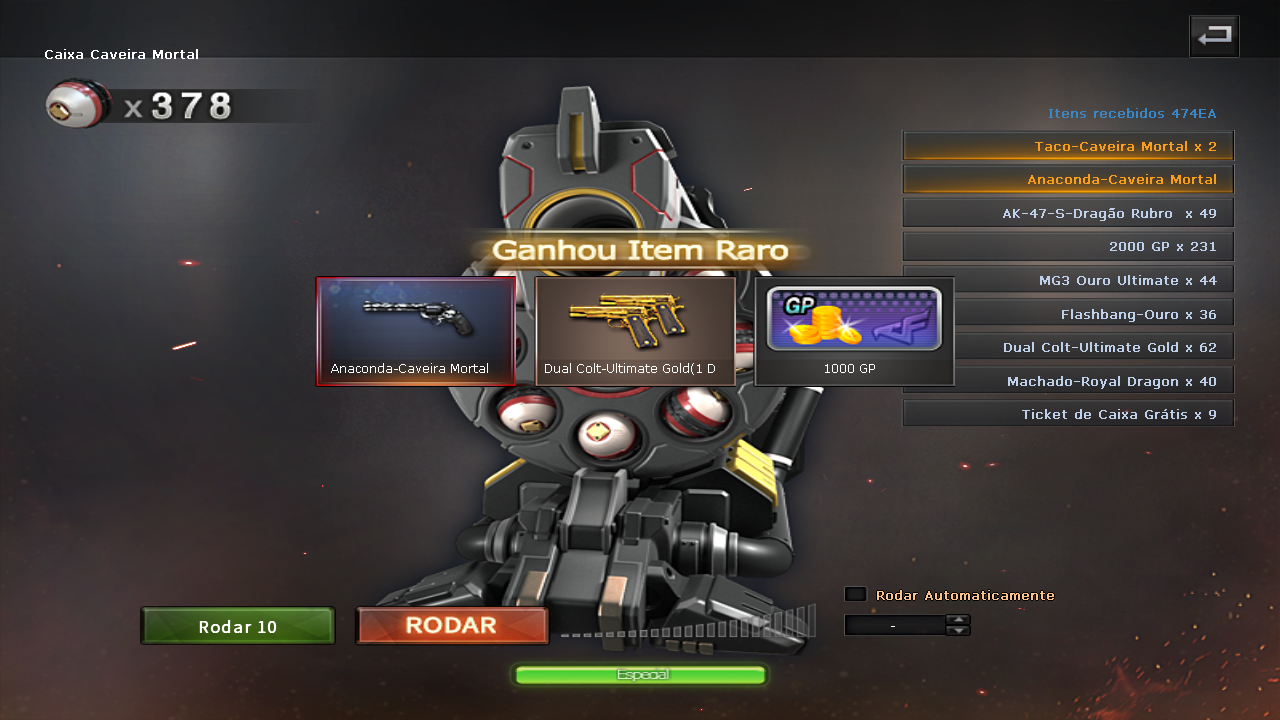Select the Anaconda-Caveira Mortal reward card
This screenshot has height=720, width=1280.
(416, 331)
